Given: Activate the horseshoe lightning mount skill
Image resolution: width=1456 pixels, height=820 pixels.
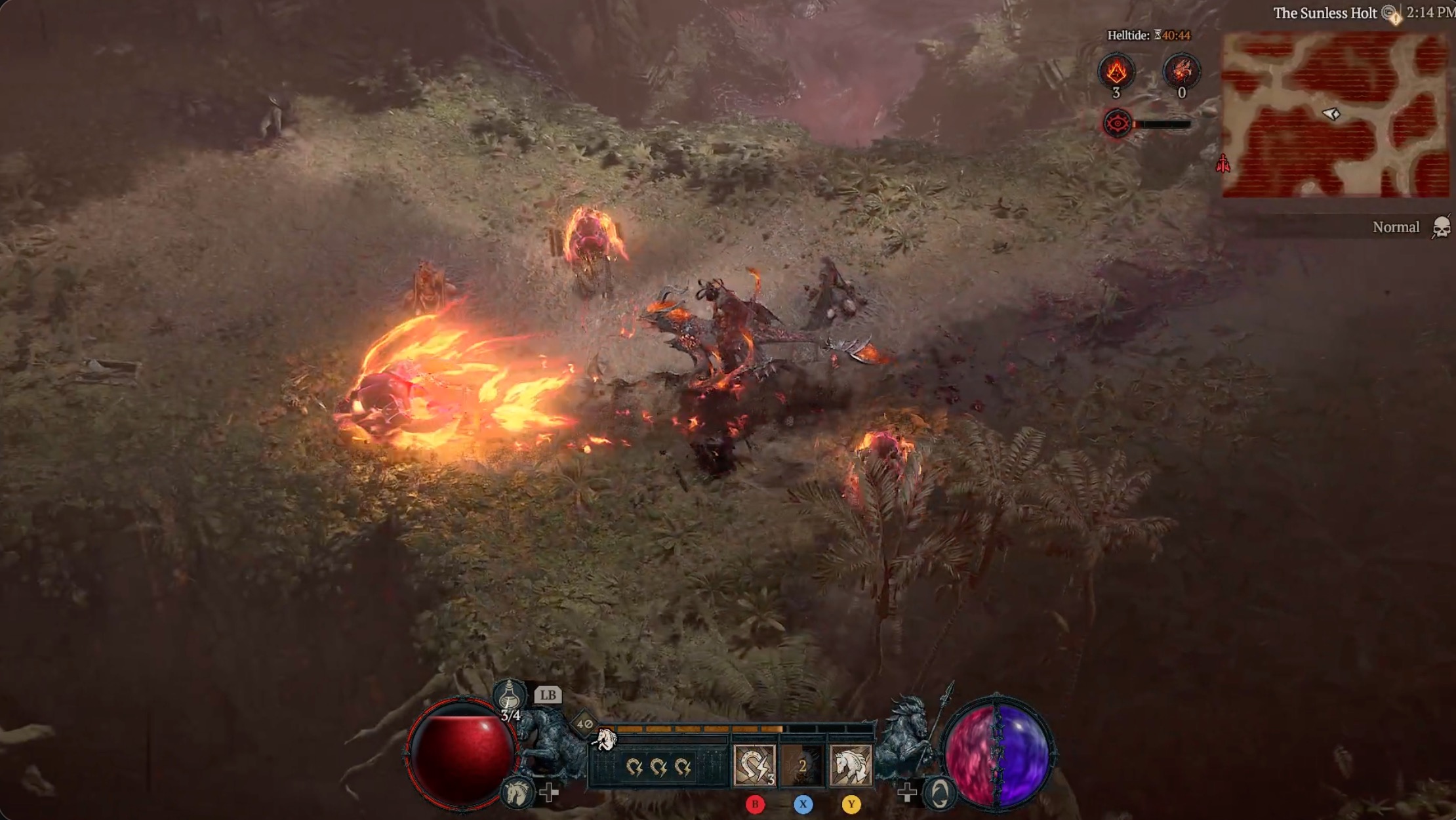Looking at the screenshot, I should point(754,765).
